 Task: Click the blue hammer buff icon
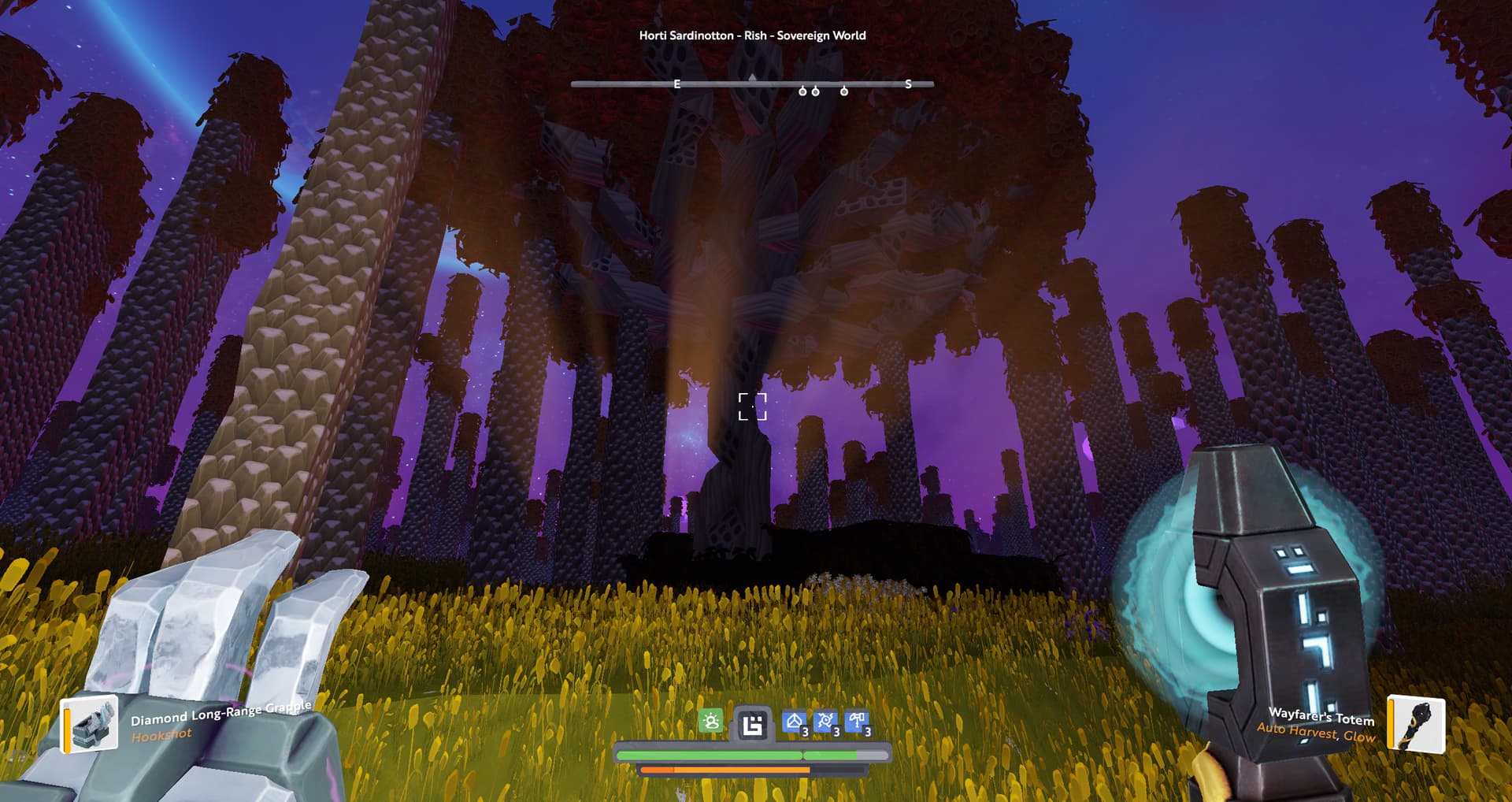[x=857, y=722]
